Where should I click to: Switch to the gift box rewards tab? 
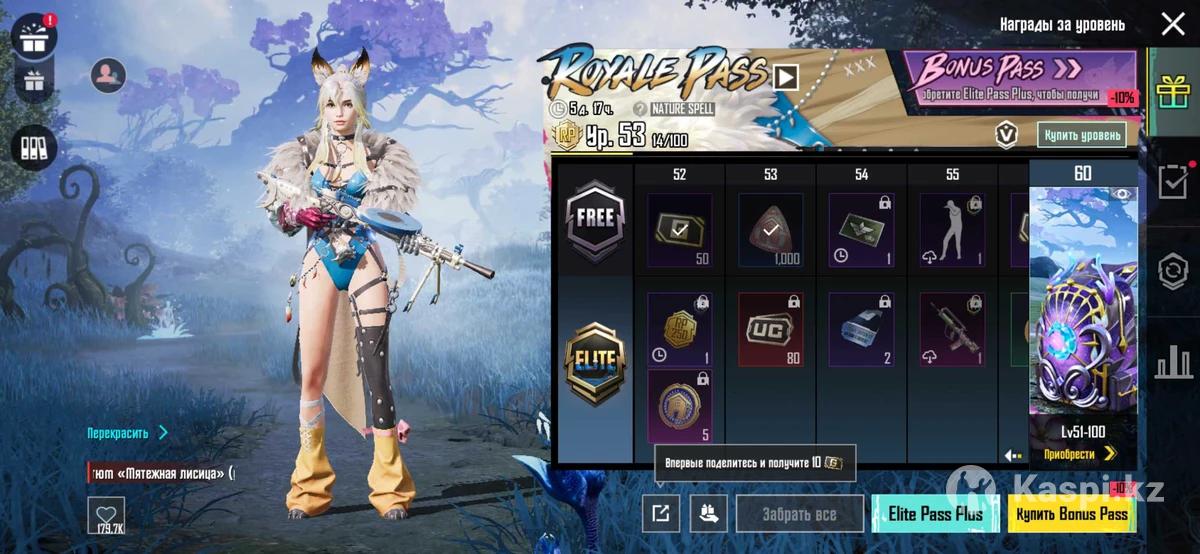1172,95
